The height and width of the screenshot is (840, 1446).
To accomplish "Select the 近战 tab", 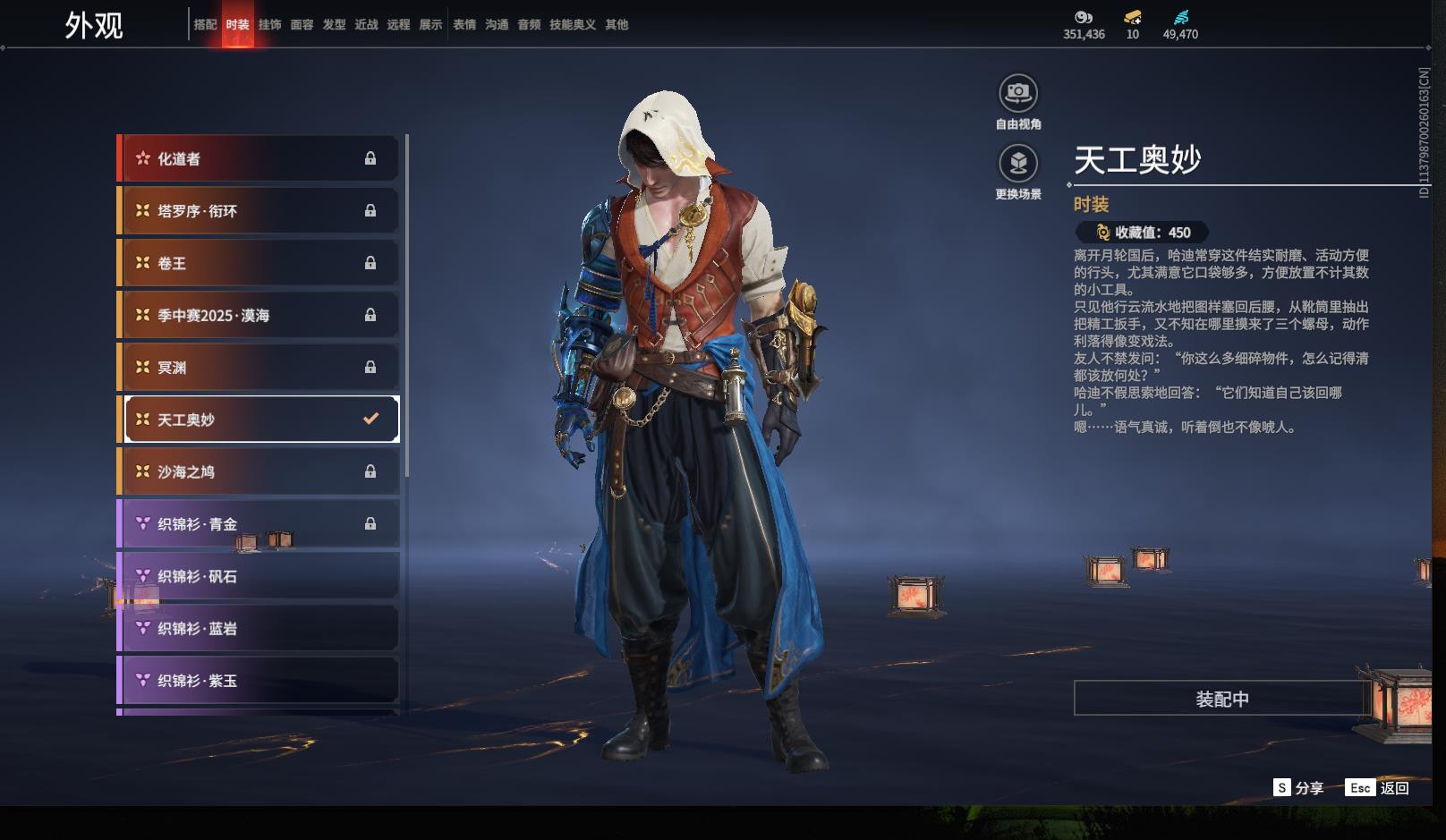I will pos(366,25).
